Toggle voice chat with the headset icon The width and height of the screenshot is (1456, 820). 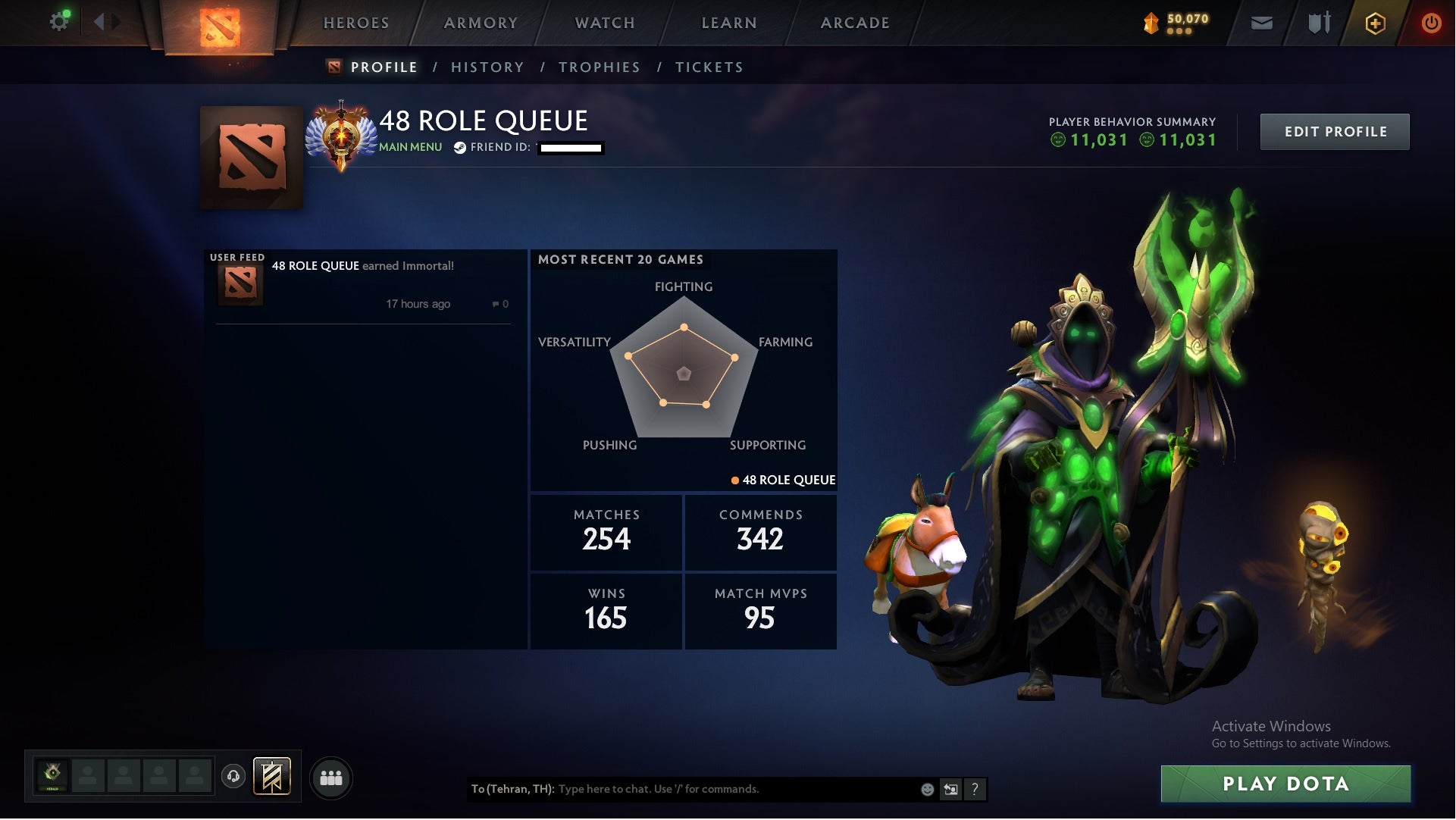pyautogui.click(x=235, y=777)
